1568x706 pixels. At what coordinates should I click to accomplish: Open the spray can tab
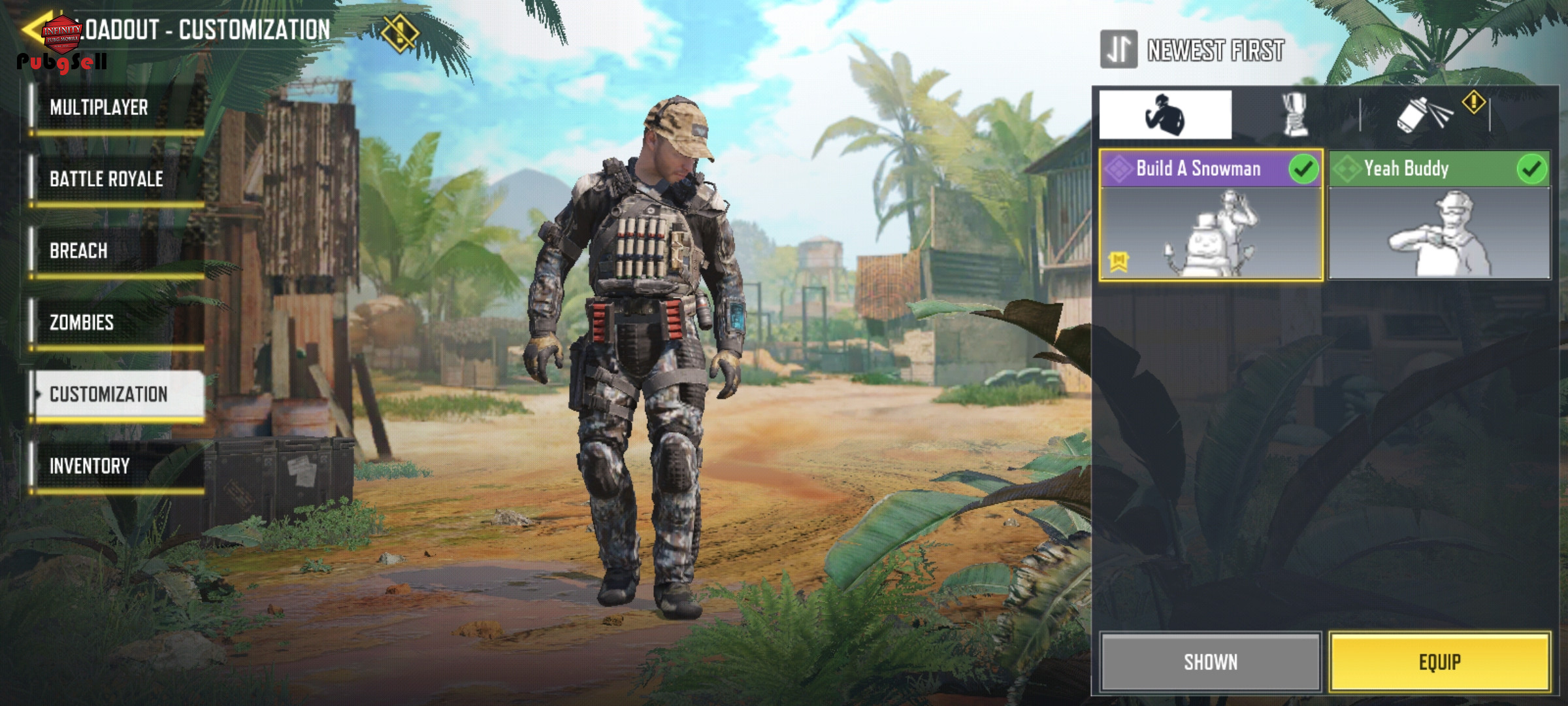(x=1424, y=116)
